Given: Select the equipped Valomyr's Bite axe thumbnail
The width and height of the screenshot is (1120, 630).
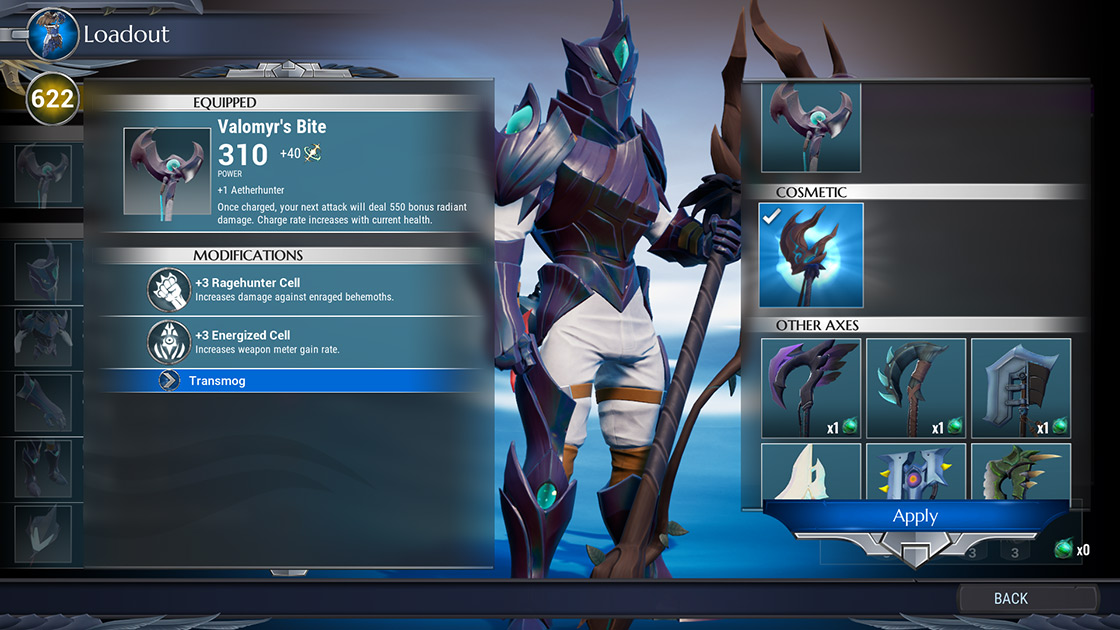Looking at the screenshot, I should click(168, 171).
